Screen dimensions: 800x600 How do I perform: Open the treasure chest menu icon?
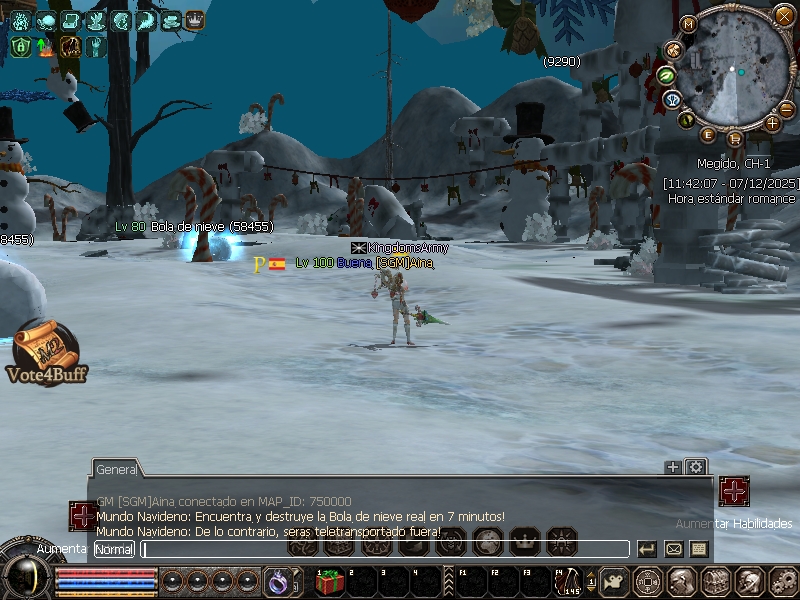(714, 580)
